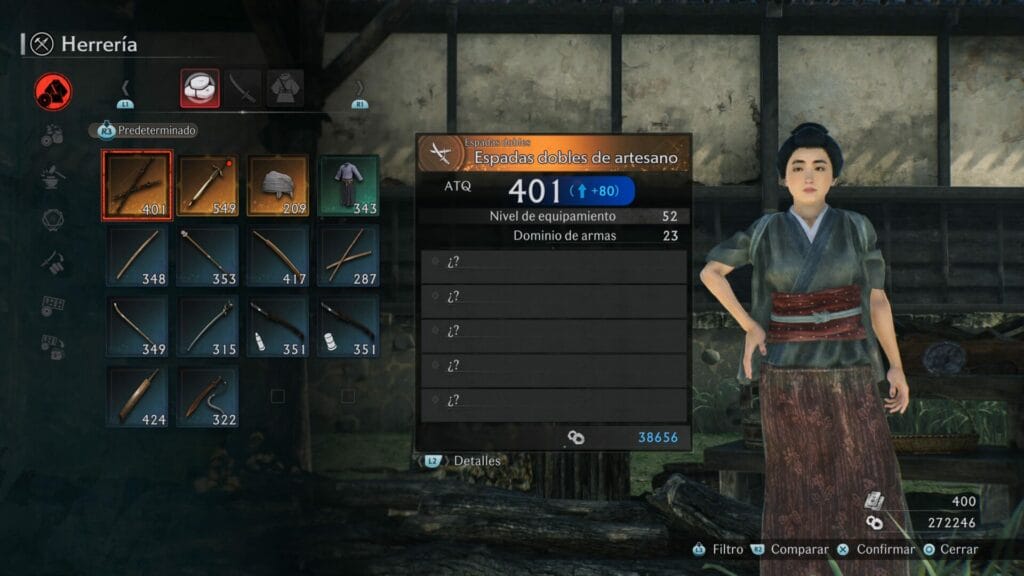Select the twin swords item with 401 attack
Image resolution: width=1024 pixels, height=576 pixels.
click(138, 185)
